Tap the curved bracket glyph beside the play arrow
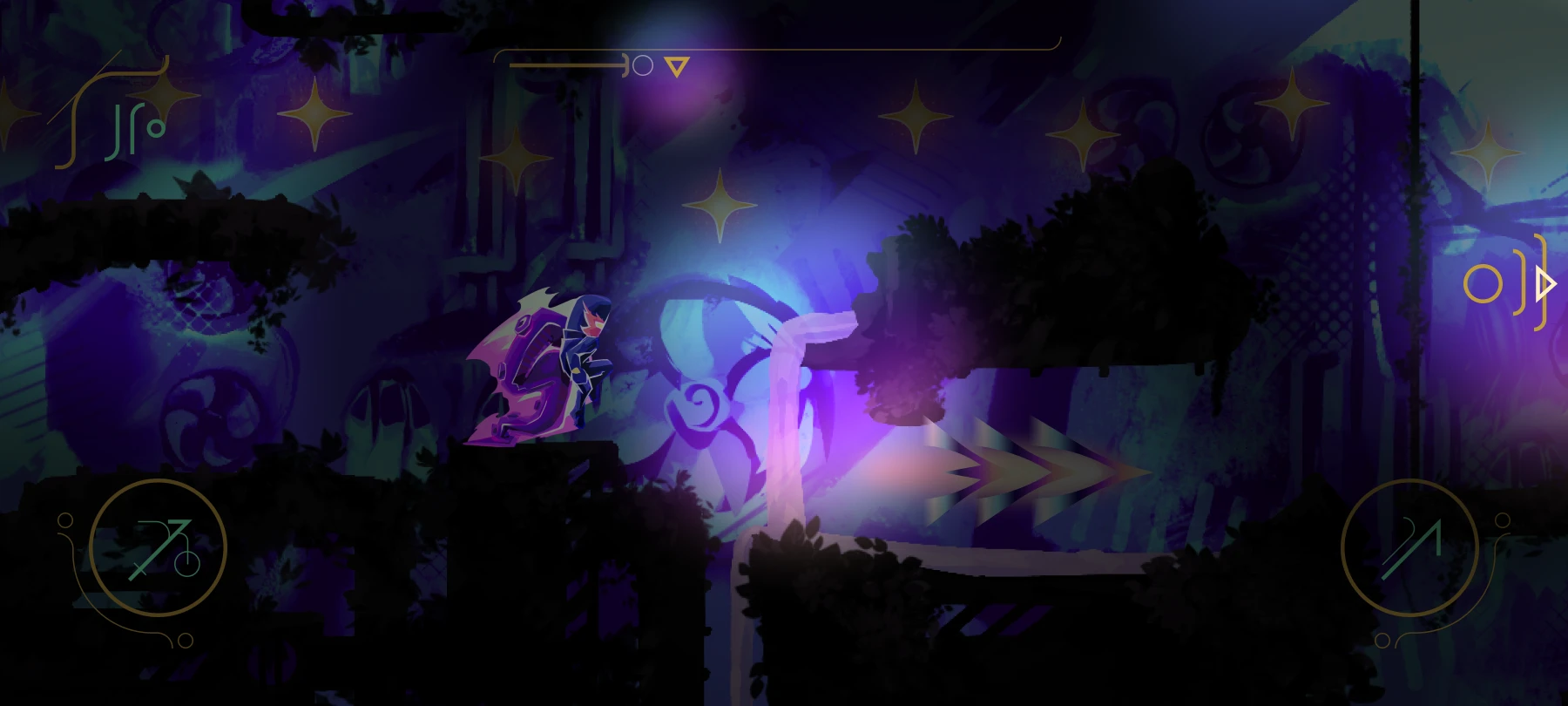The height and width of the screenshot is (706, 1568). pos(1520,283)
